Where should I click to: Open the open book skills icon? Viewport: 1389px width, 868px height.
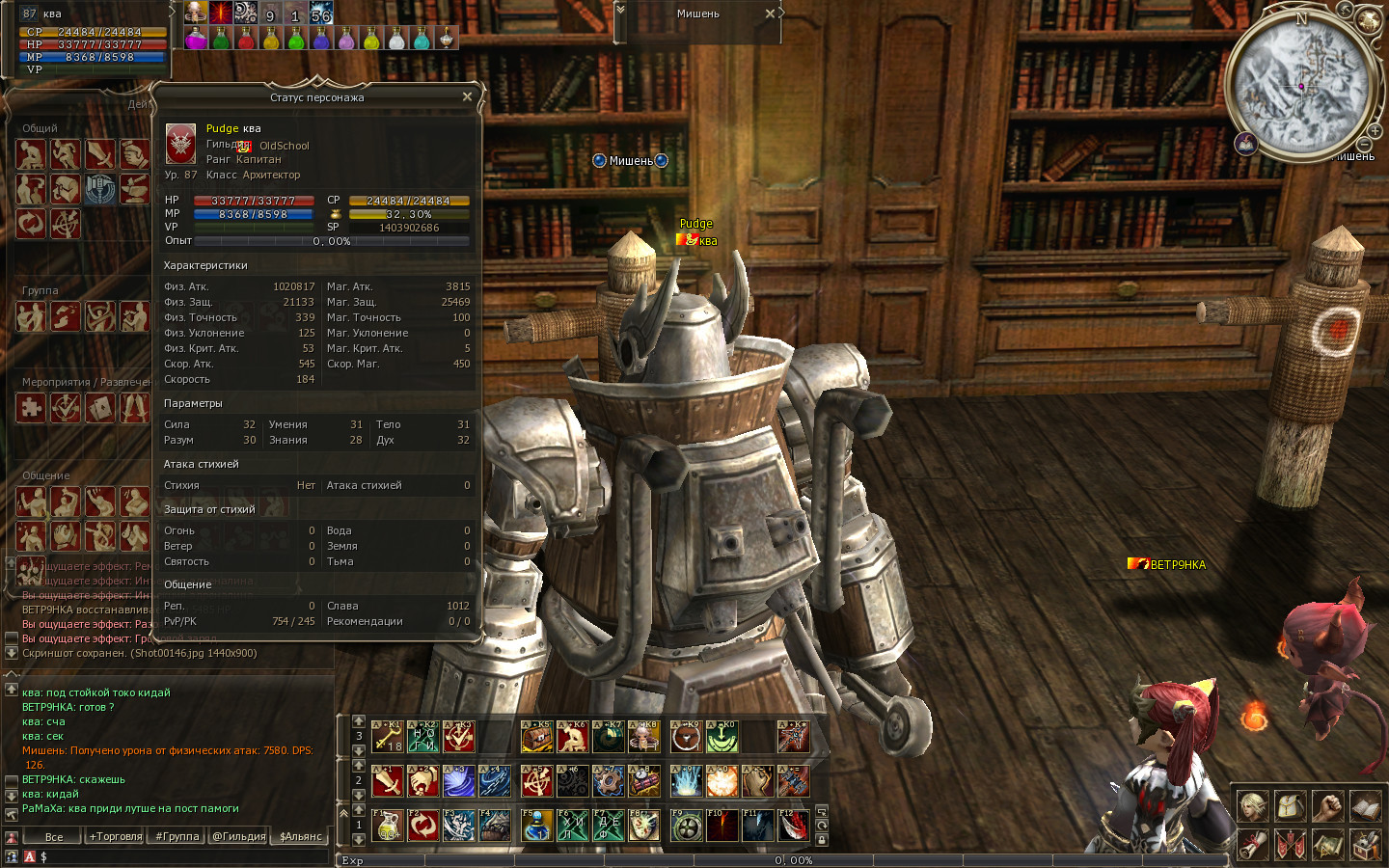tap(1365, 806)
